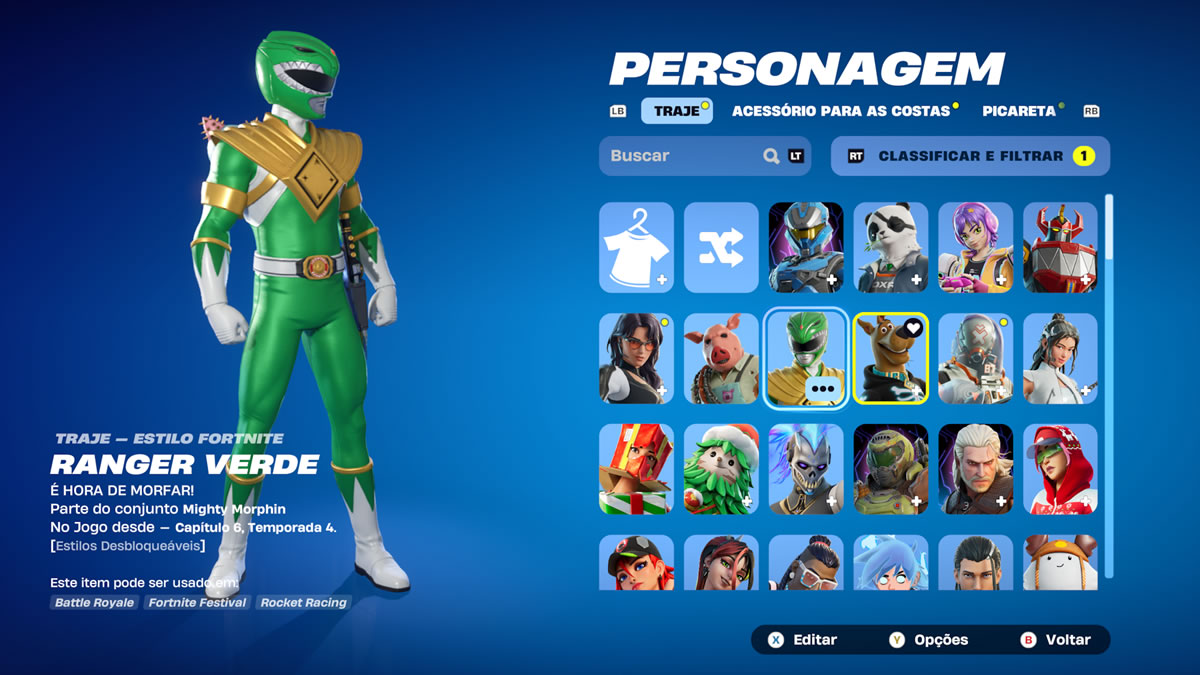Pick the red gift box outfit
The image size is (1200, 675).
(636, 469)
